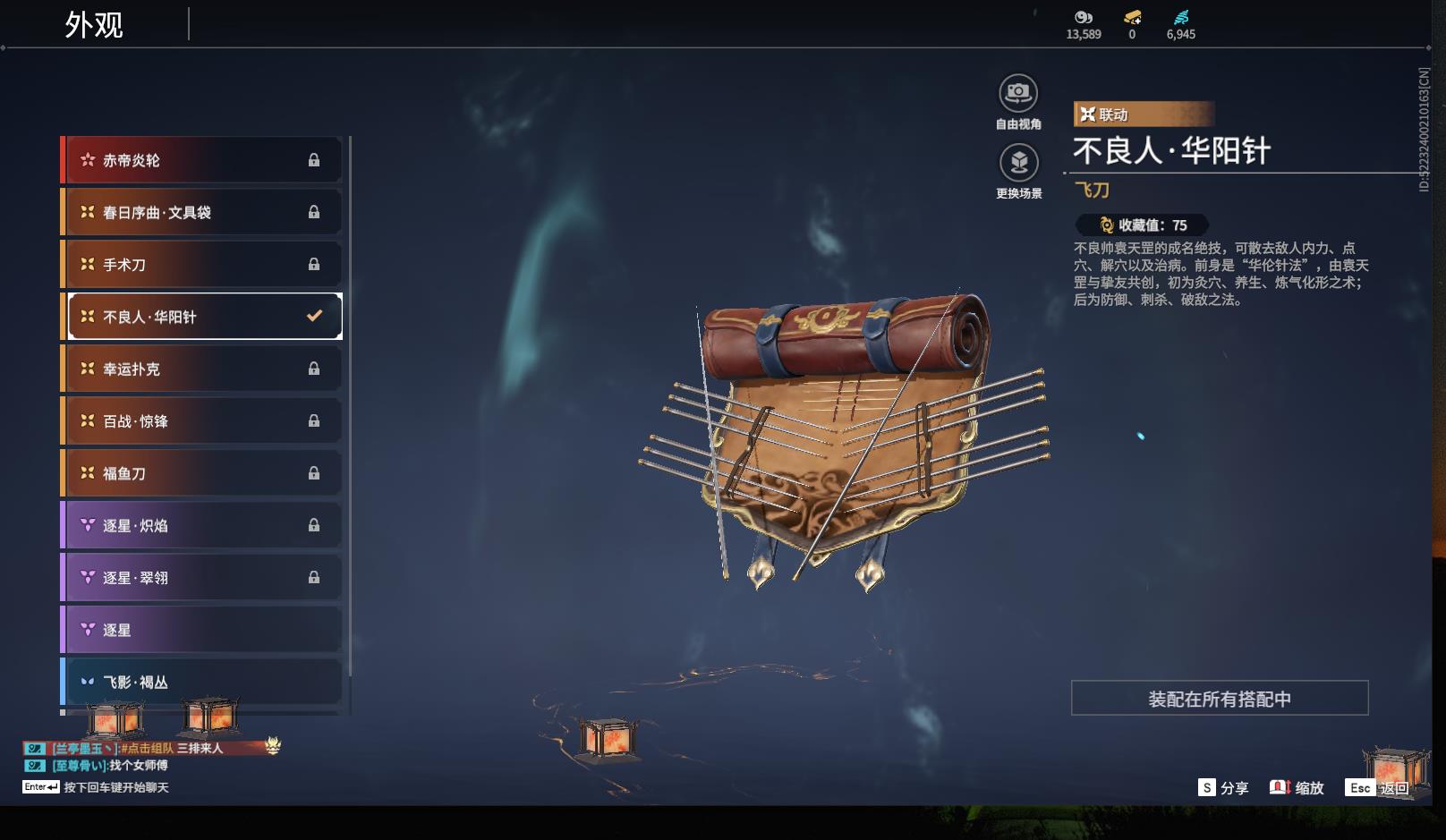
Task: Click the 装配在所有搭配中 equip button
Action: pos(1219,699)
